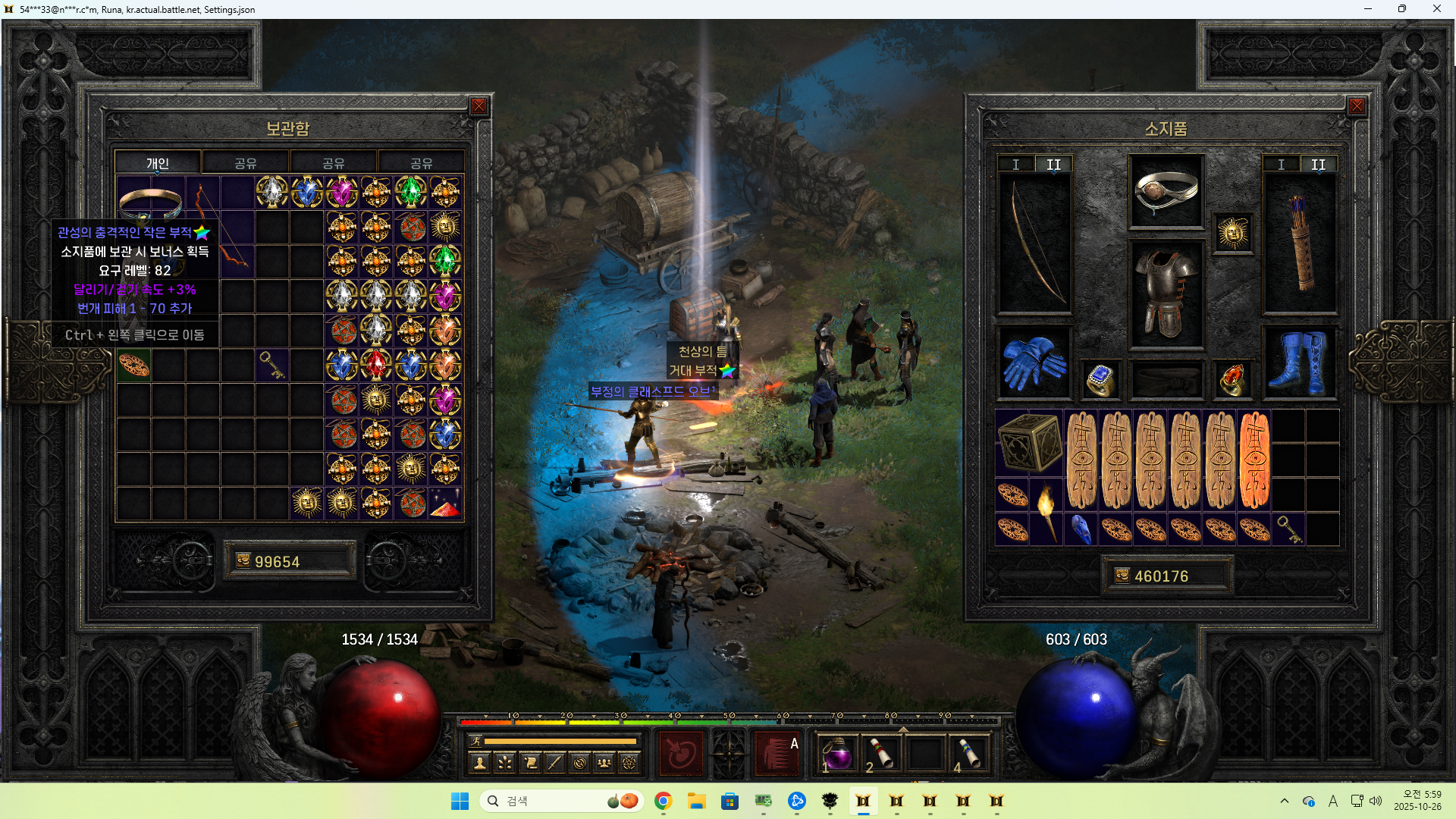
Task: Open Chrome from the Windows taskbar
Action: 664,801
